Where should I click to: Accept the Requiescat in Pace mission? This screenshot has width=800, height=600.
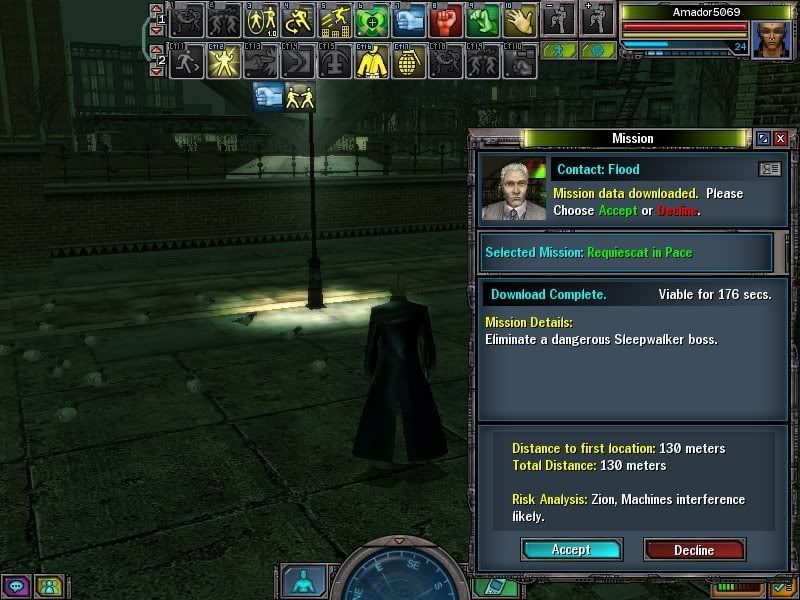(571, 549)
